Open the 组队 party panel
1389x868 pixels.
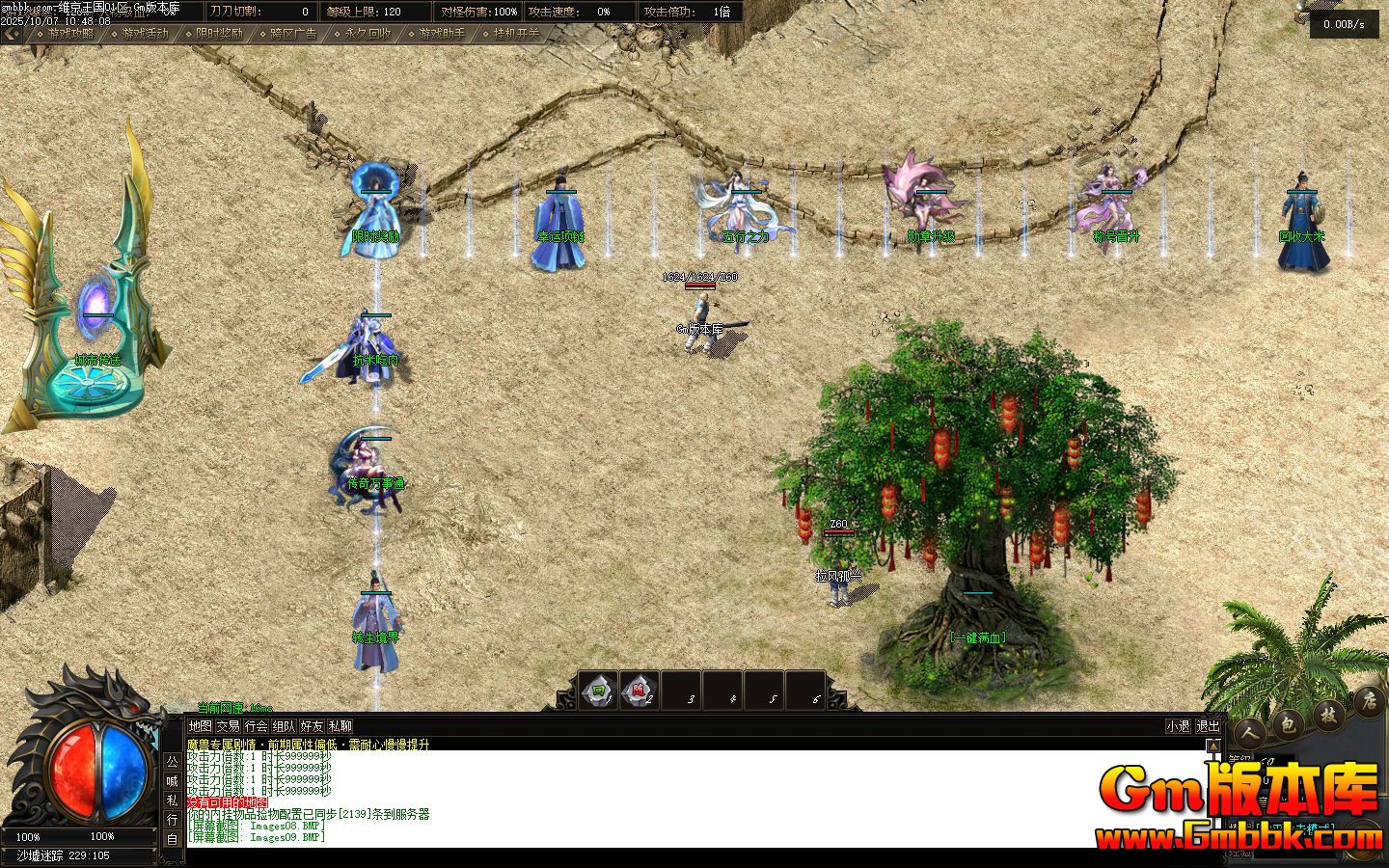284,726
